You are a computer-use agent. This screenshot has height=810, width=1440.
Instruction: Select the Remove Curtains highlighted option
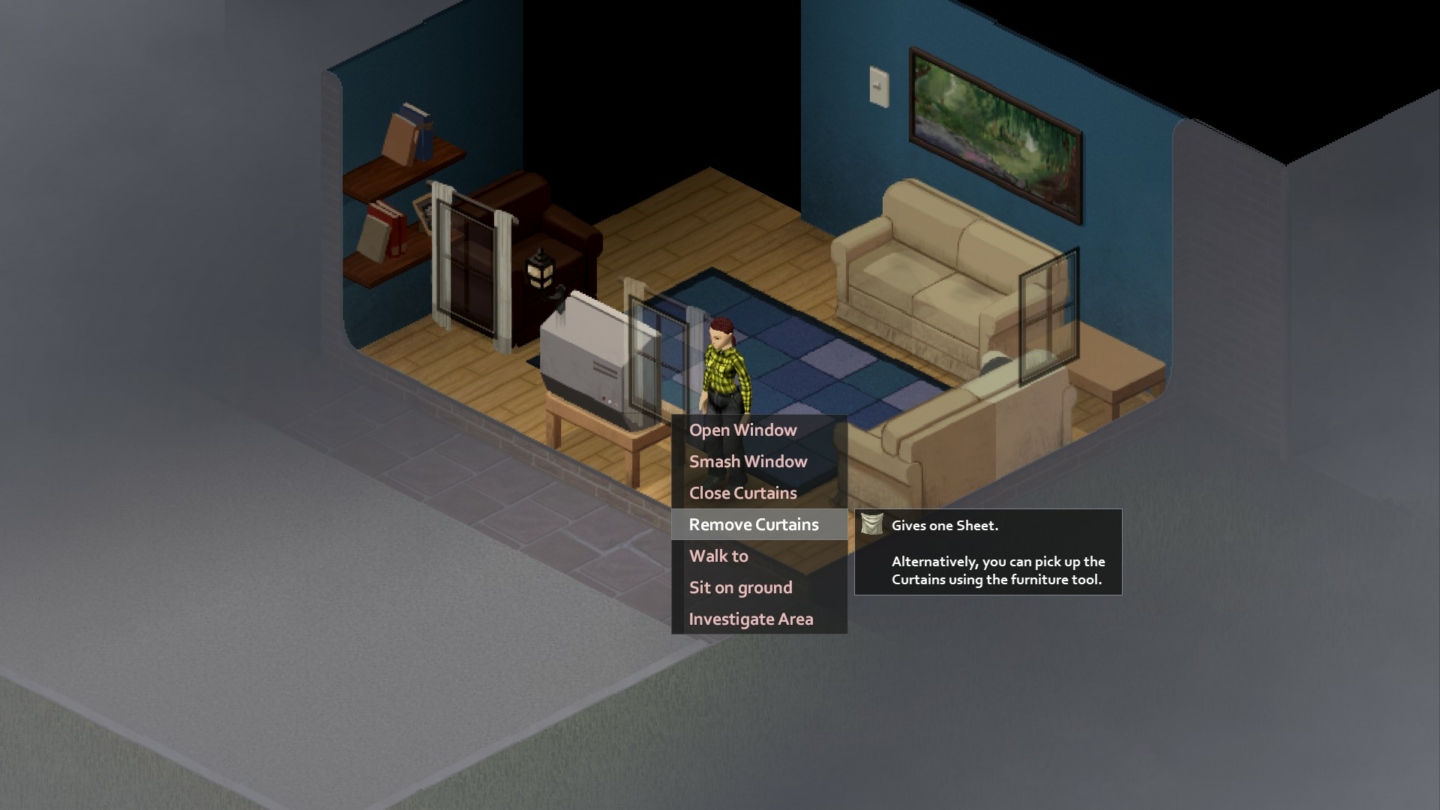click(752, 524)
